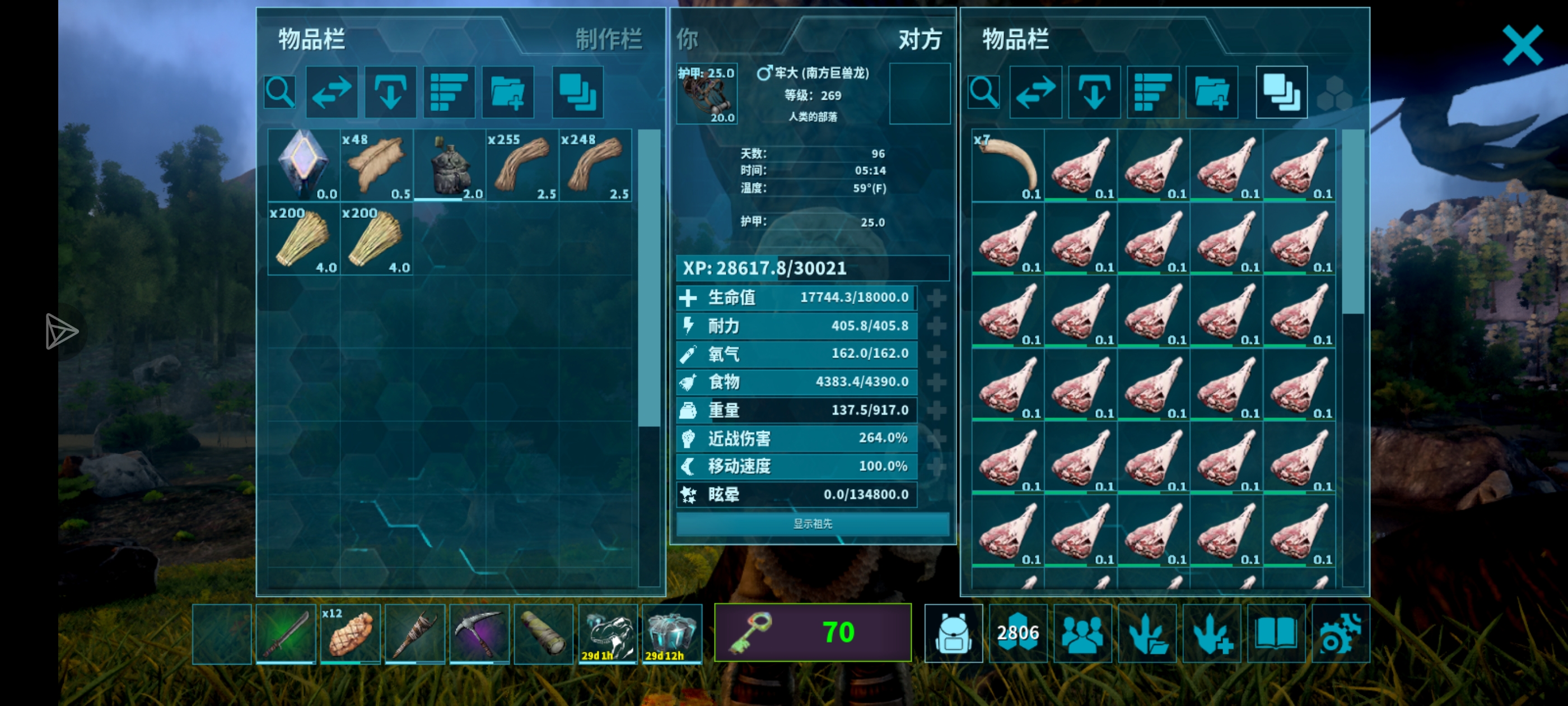Choose the water jar item slot
Screen dimensions: 1568x706
[x=449, y=165]
